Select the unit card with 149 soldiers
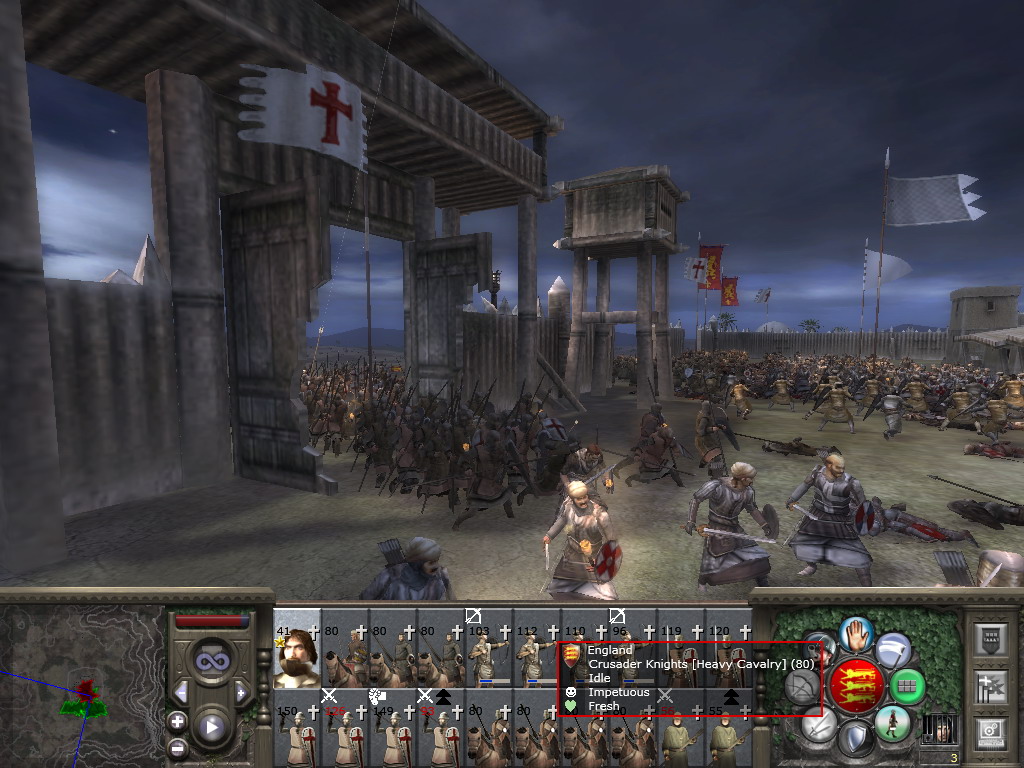1024x768 pixels. pos(392,738)
